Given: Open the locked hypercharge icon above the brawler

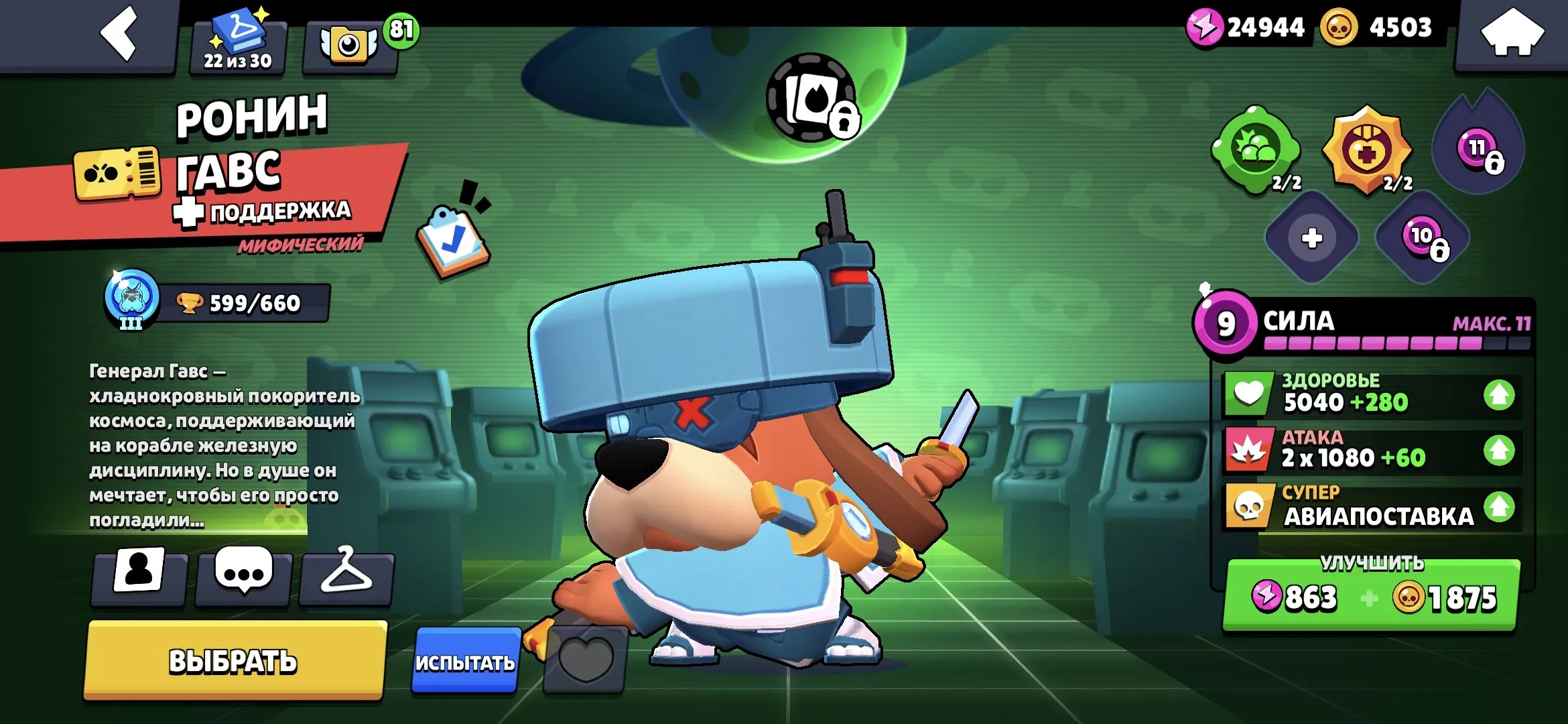Looking at the screenshot, I should coord(809,101).
